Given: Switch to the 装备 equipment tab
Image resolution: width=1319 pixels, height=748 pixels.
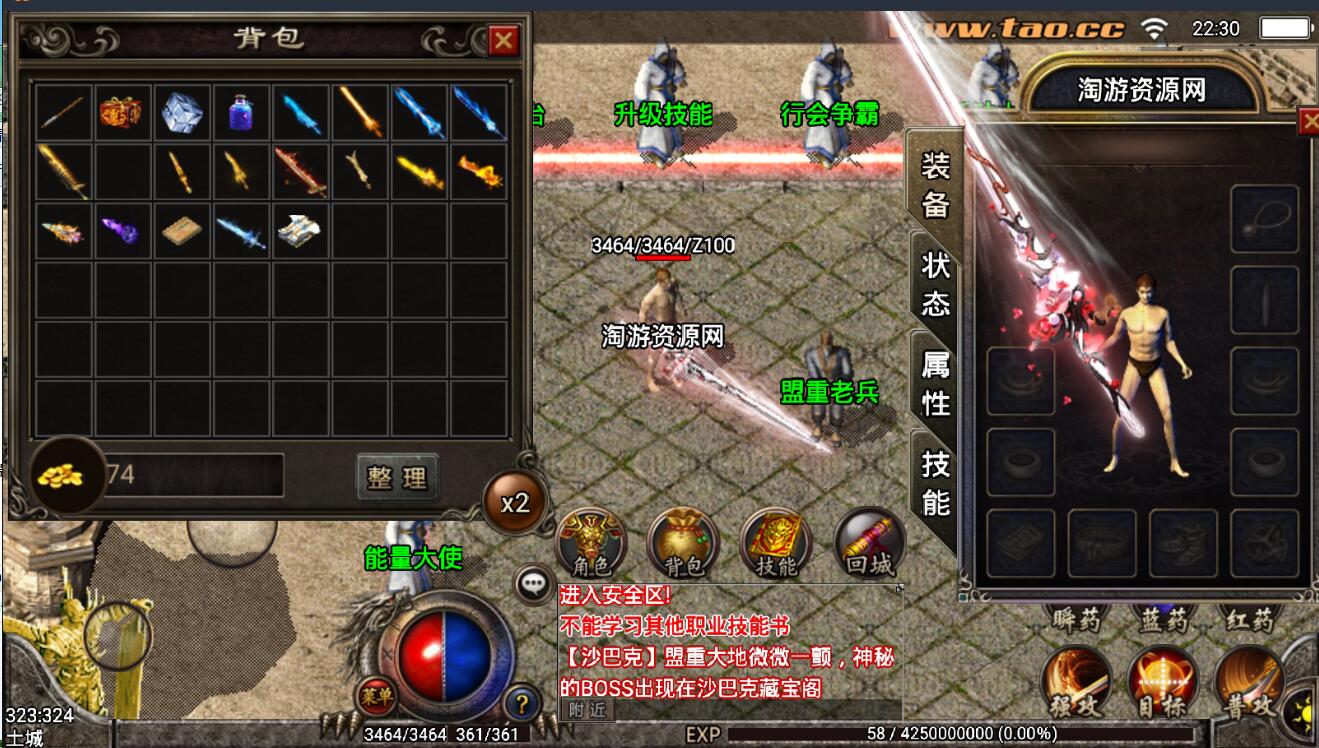Looking at the screenshot, I should [935, 184].
